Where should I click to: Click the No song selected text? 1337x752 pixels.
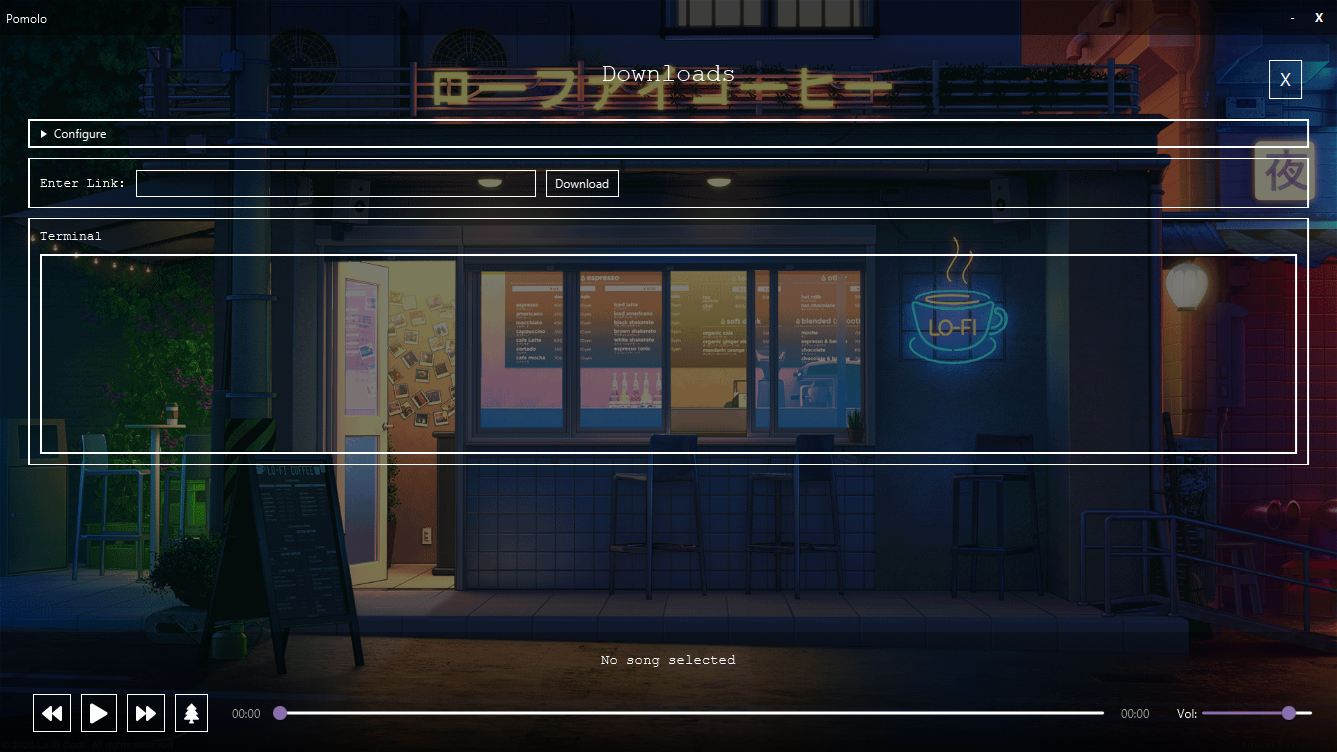pyautogui.click(x=667, y=660)
